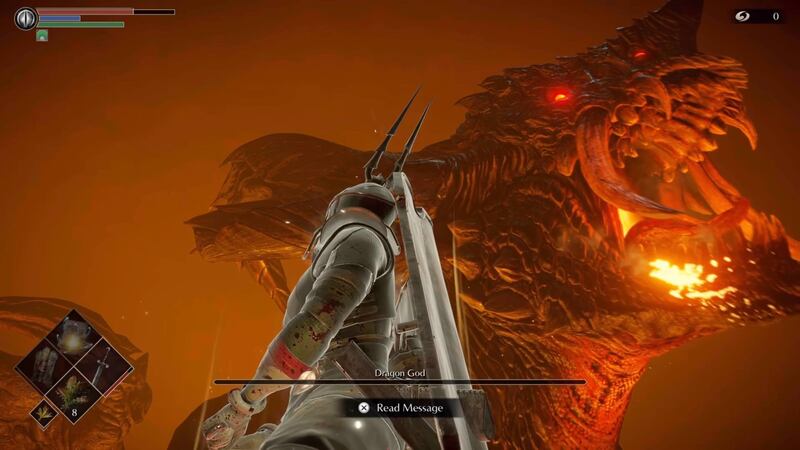Click the green status effect icon
Image resolution: width=800 pixels, height=450 pixels.
[42, 35]
